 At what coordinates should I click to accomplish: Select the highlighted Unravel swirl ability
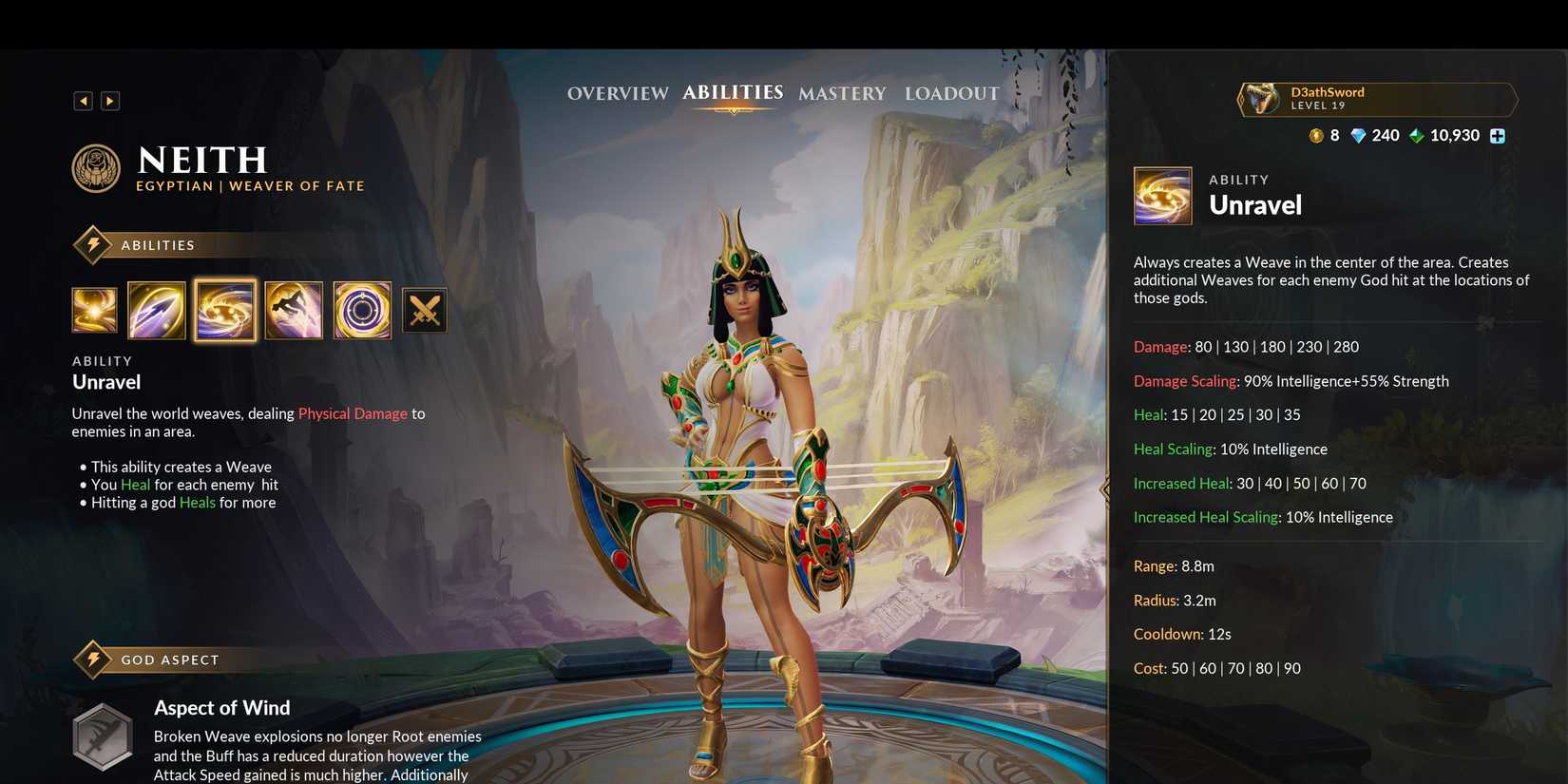(x=225, y=310)
